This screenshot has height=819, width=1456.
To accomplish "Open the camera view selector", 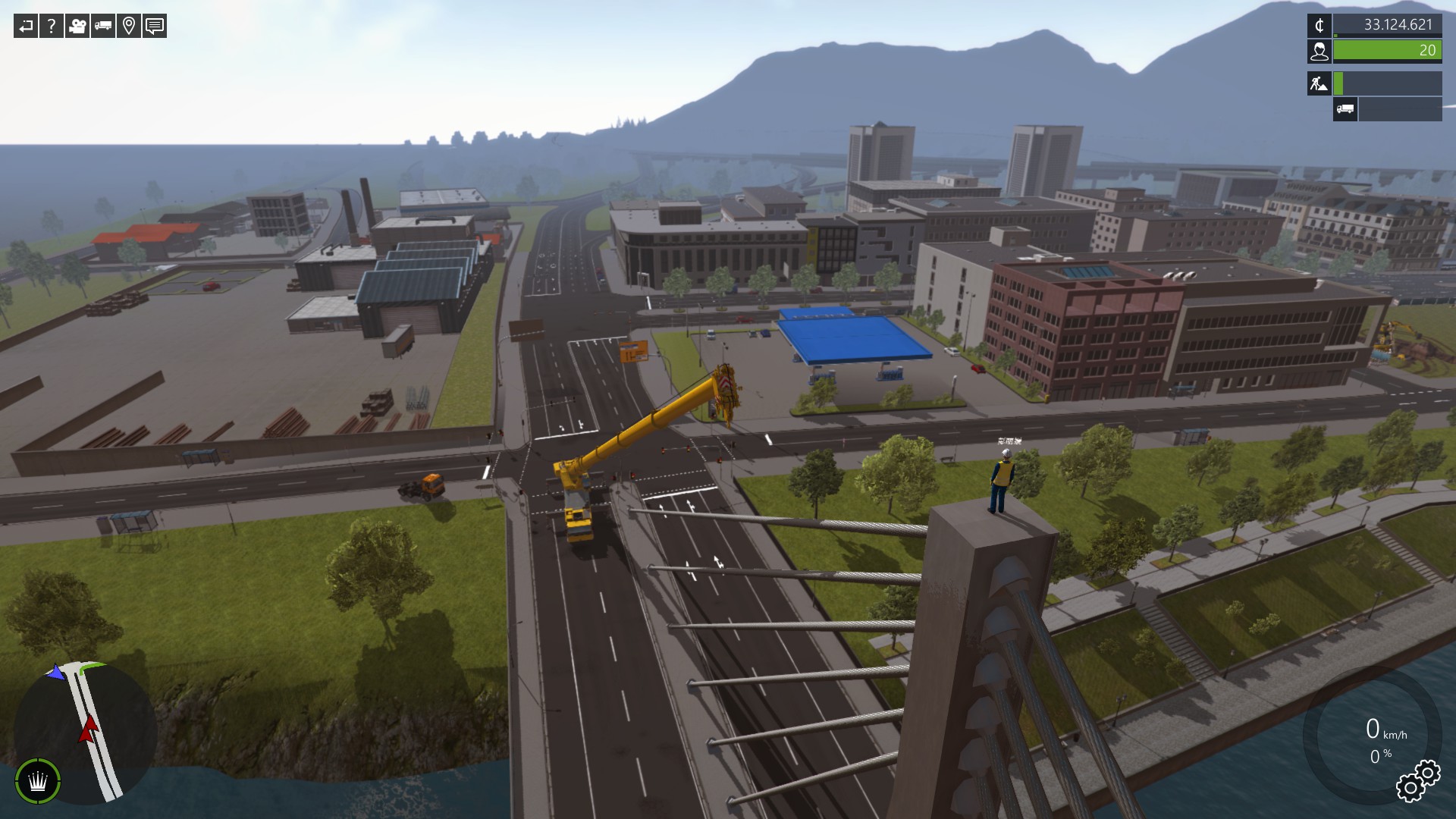I will tap(76, 27).
